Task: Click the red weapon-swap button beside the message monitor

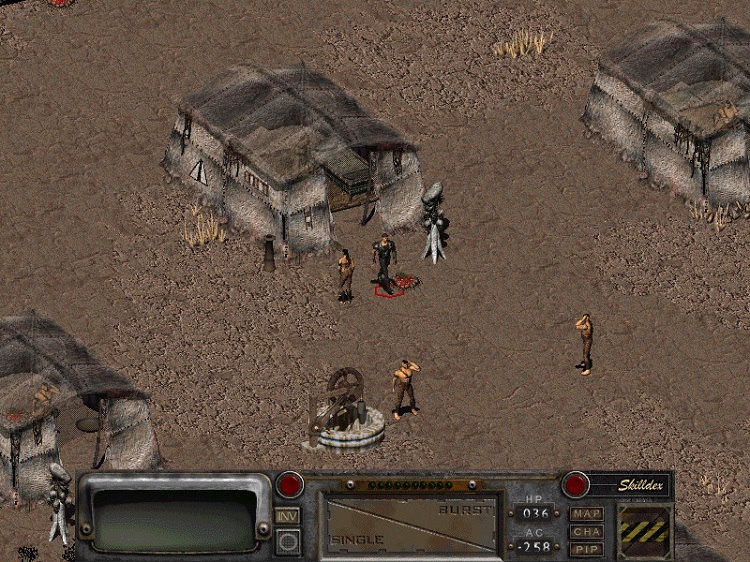Action: [x=290, y=485]
